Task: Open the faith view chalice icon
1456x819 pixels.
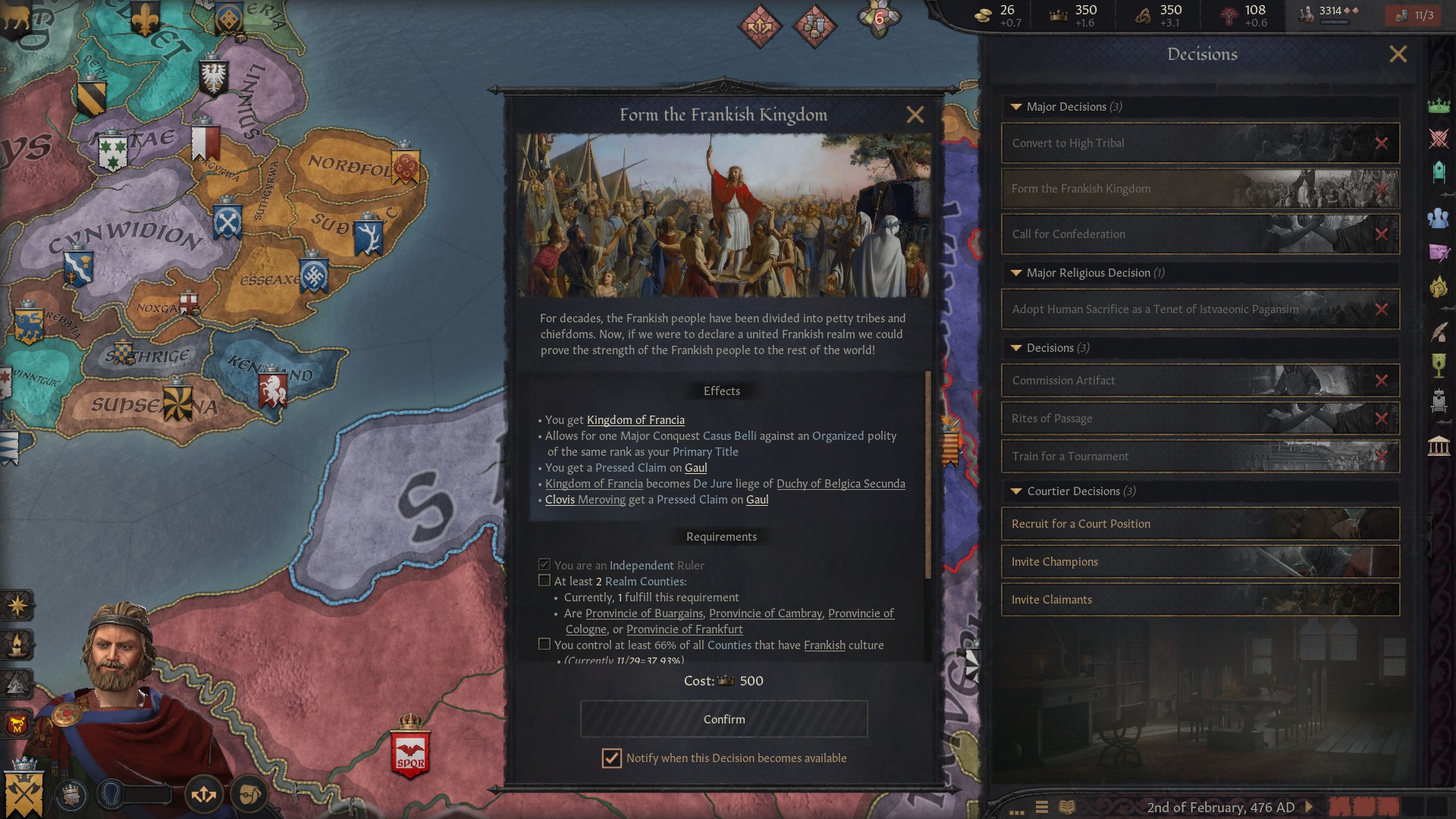Action: [1440, 364]
